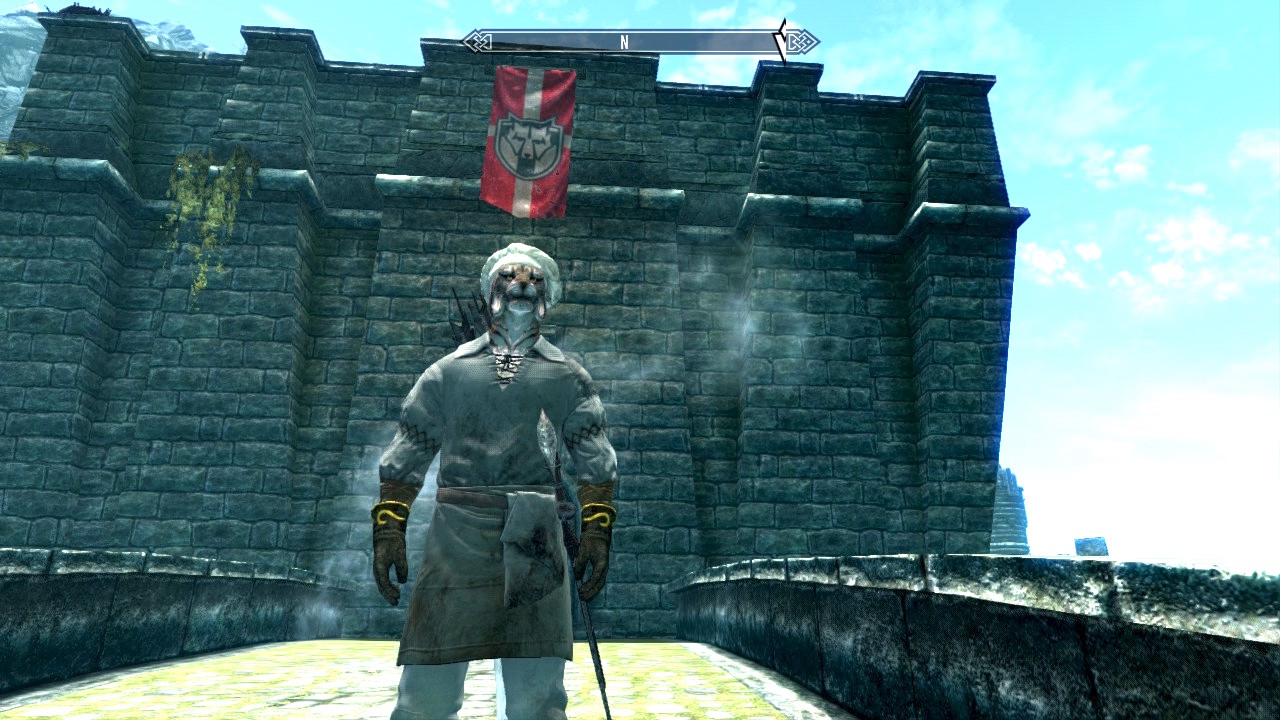Screen dimensions: 1280x720
Task: Click the compass bar showing North
Action: (x=625, y=42)
